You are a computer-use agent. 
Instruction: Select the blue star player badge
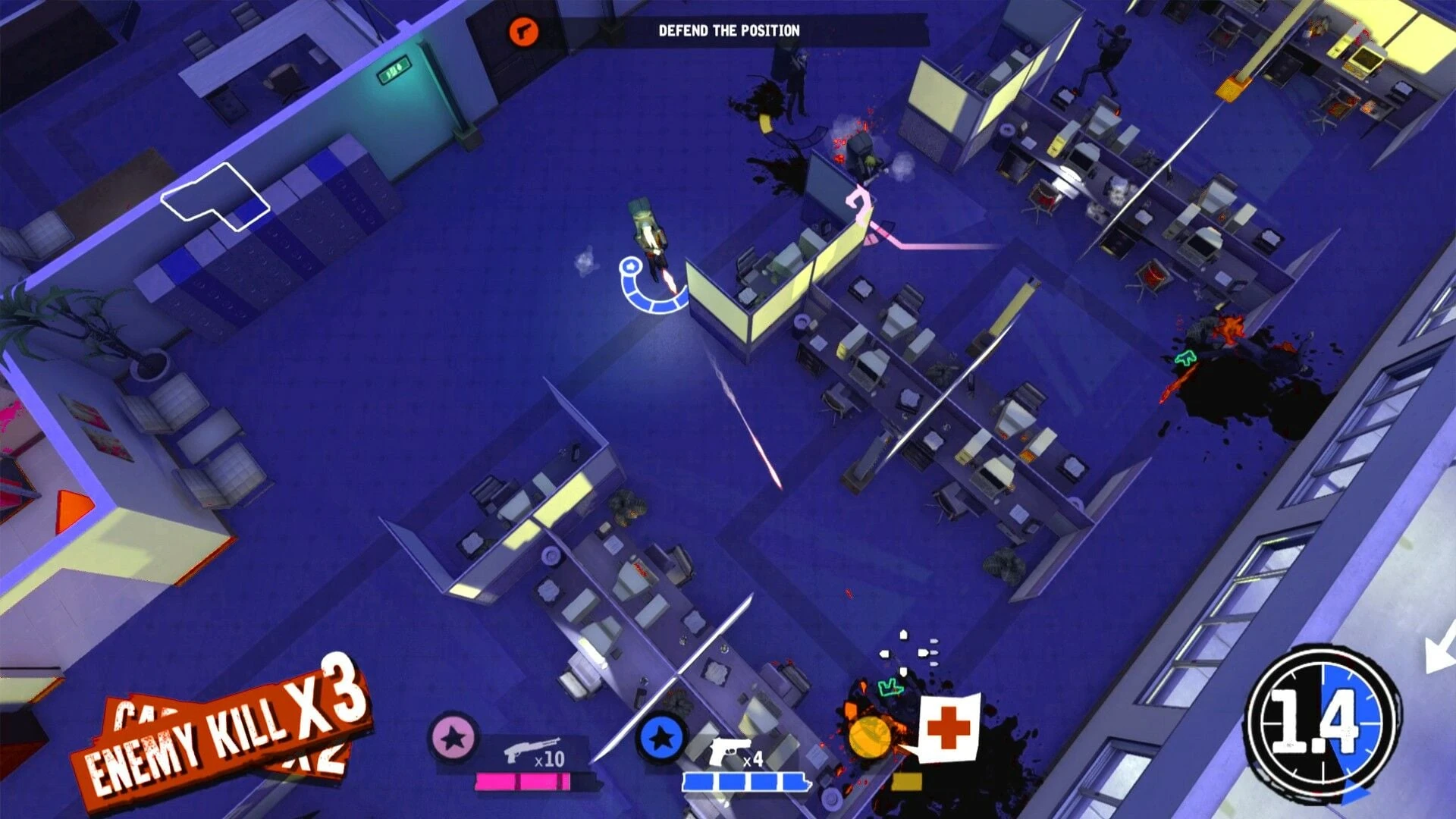[x=661, y=738]
